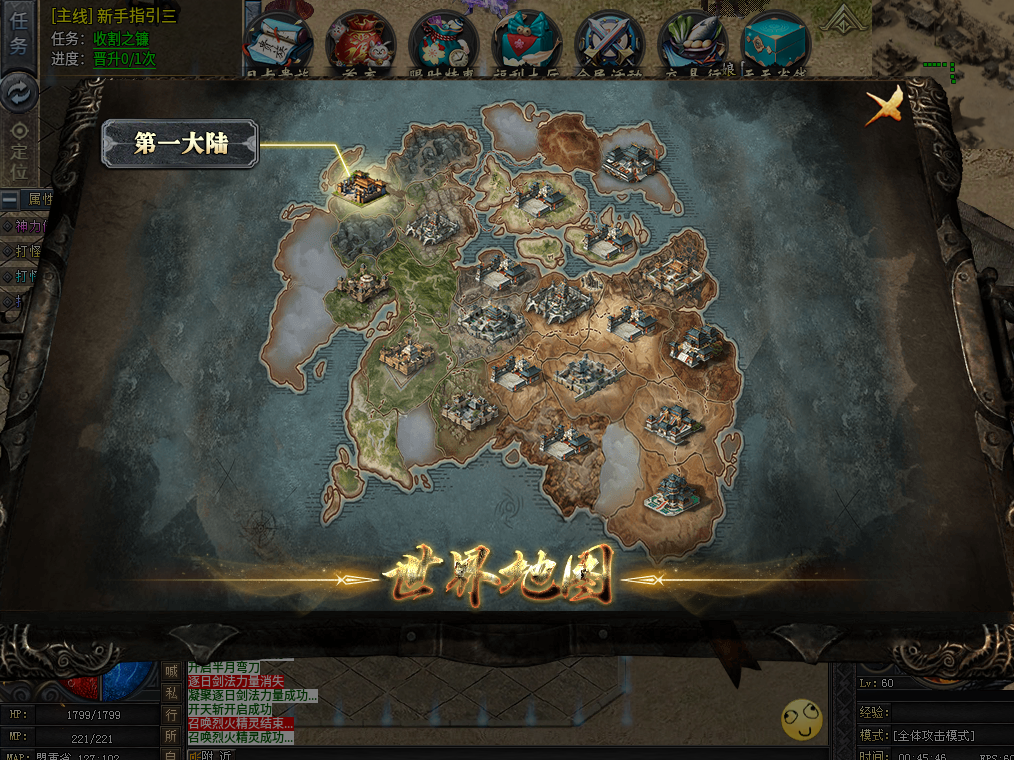Open the green helmet icon
The image size is (1014, 760).
(x=693, y=42)
